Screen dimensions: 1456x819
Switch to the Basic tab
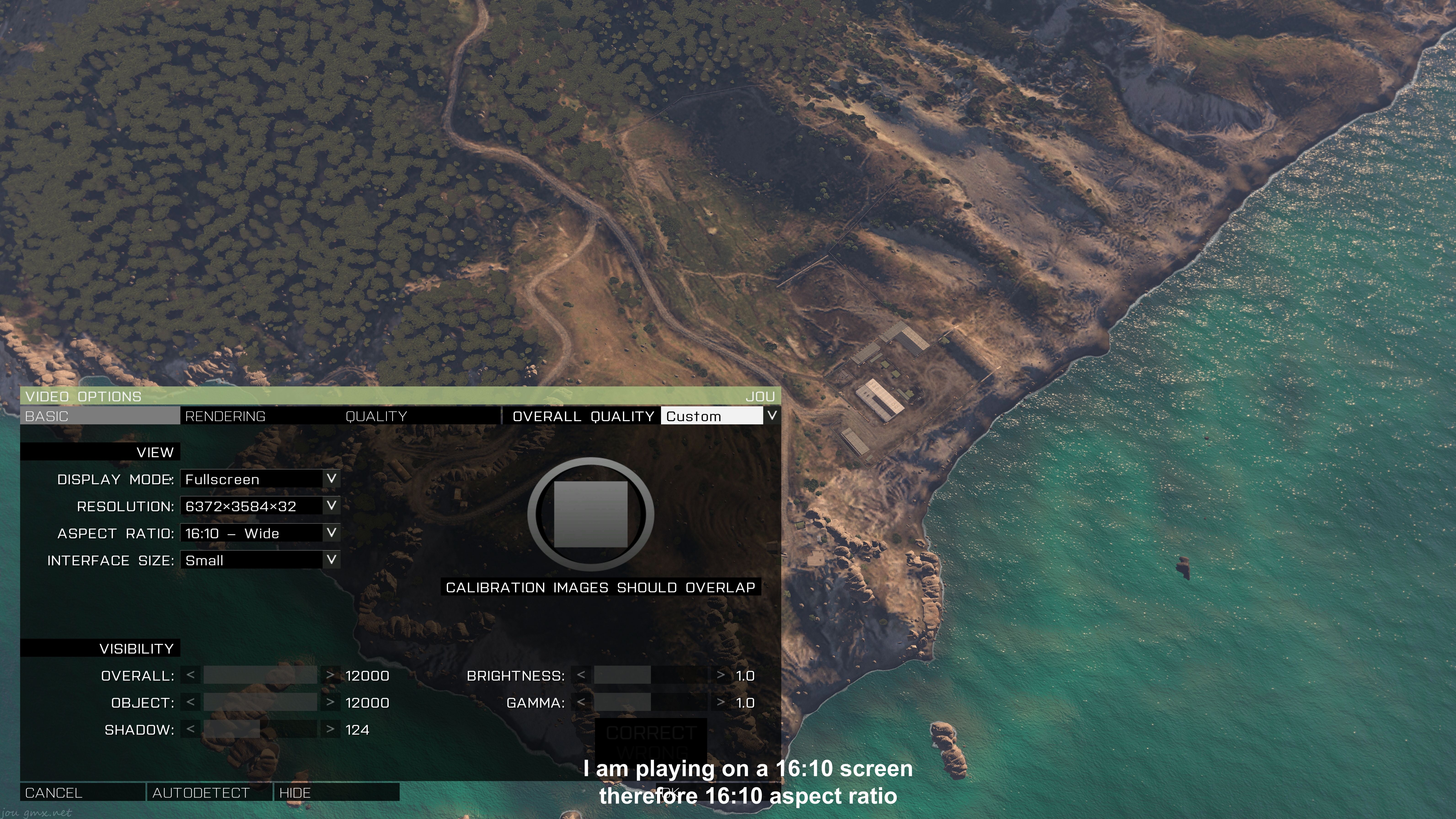point(99,416)
